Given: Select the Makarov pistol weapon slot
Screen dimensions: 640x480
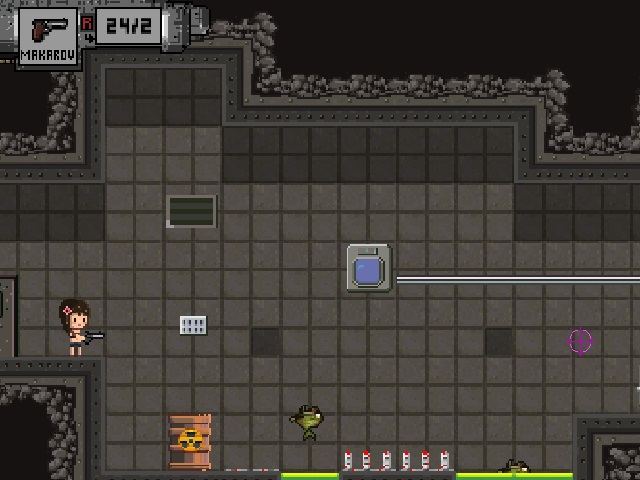Looking at the screenshot, I should (48, 37).
